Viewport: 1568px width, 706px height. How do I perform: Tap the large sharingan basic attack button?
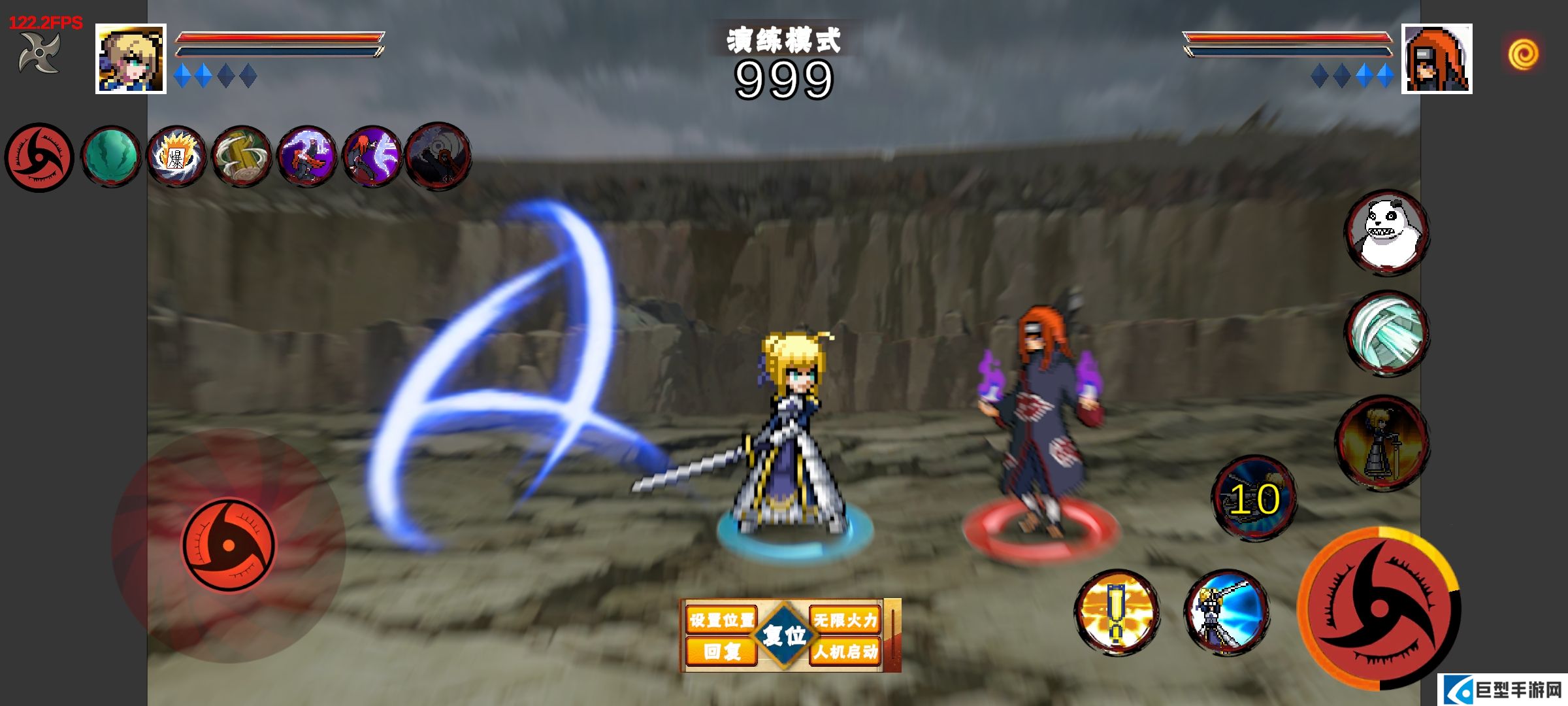[1379, 609]
